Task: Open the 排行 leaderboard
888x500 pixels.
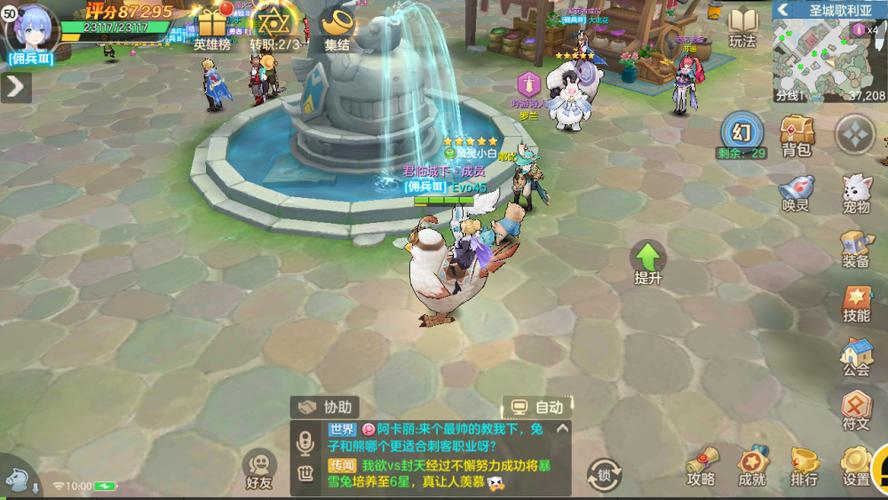Action: point(803,465)
